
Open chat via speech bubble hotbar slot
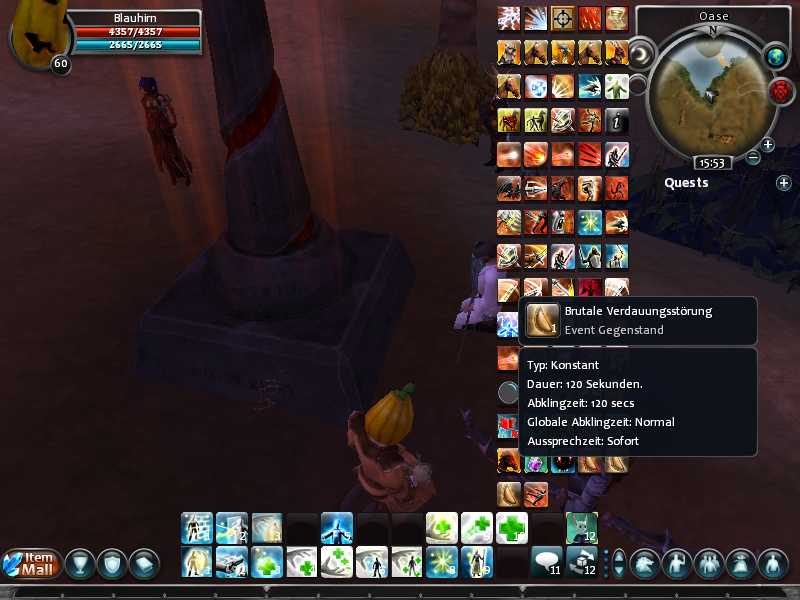pyautogui.click(x=546, y=562)
